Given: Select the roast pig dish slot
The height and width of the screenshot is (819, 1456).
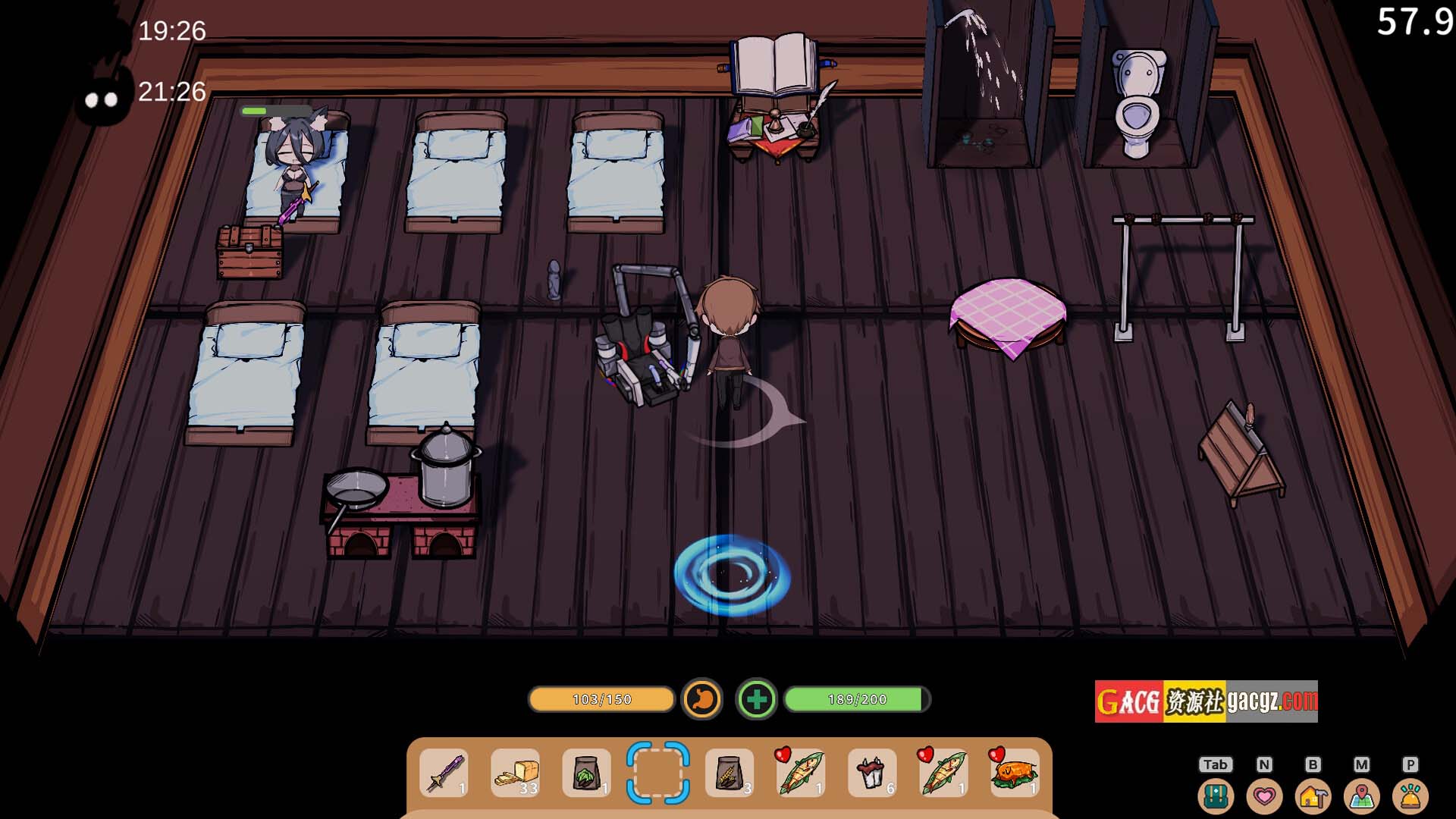Looking at the screenshot, I should [1015, 773].
